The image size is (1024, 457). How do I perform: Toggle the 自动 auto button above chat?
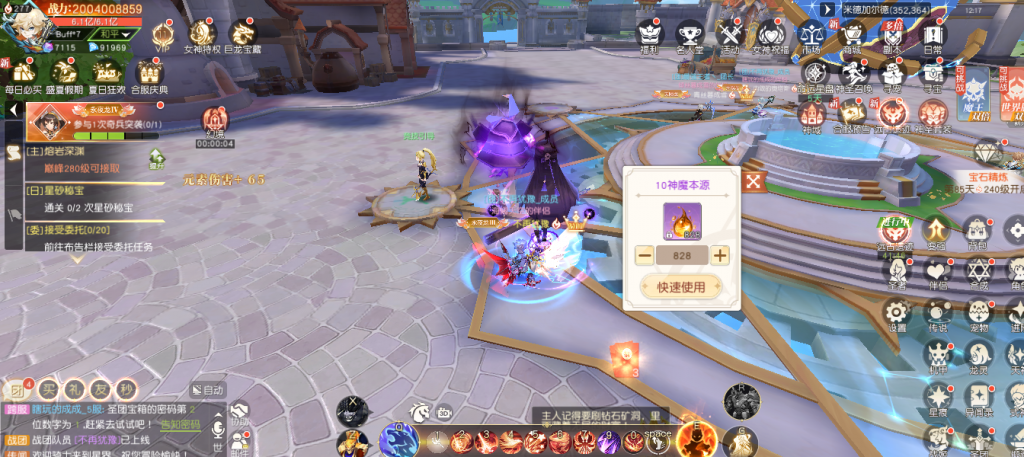[x=209, y=390]
